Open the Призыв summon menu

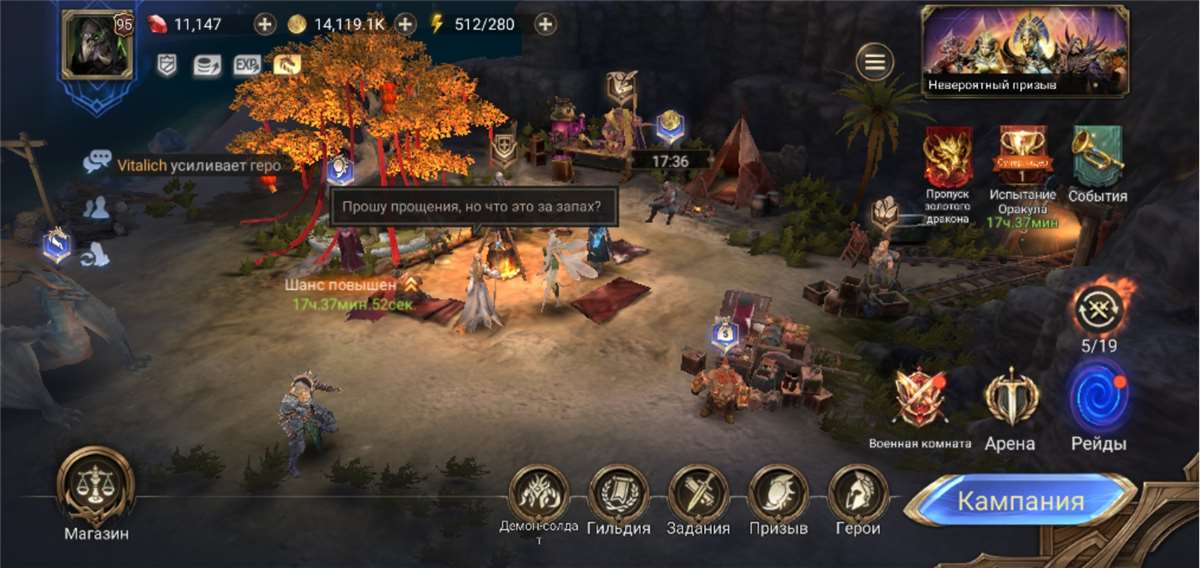click(x=778, y=494)
